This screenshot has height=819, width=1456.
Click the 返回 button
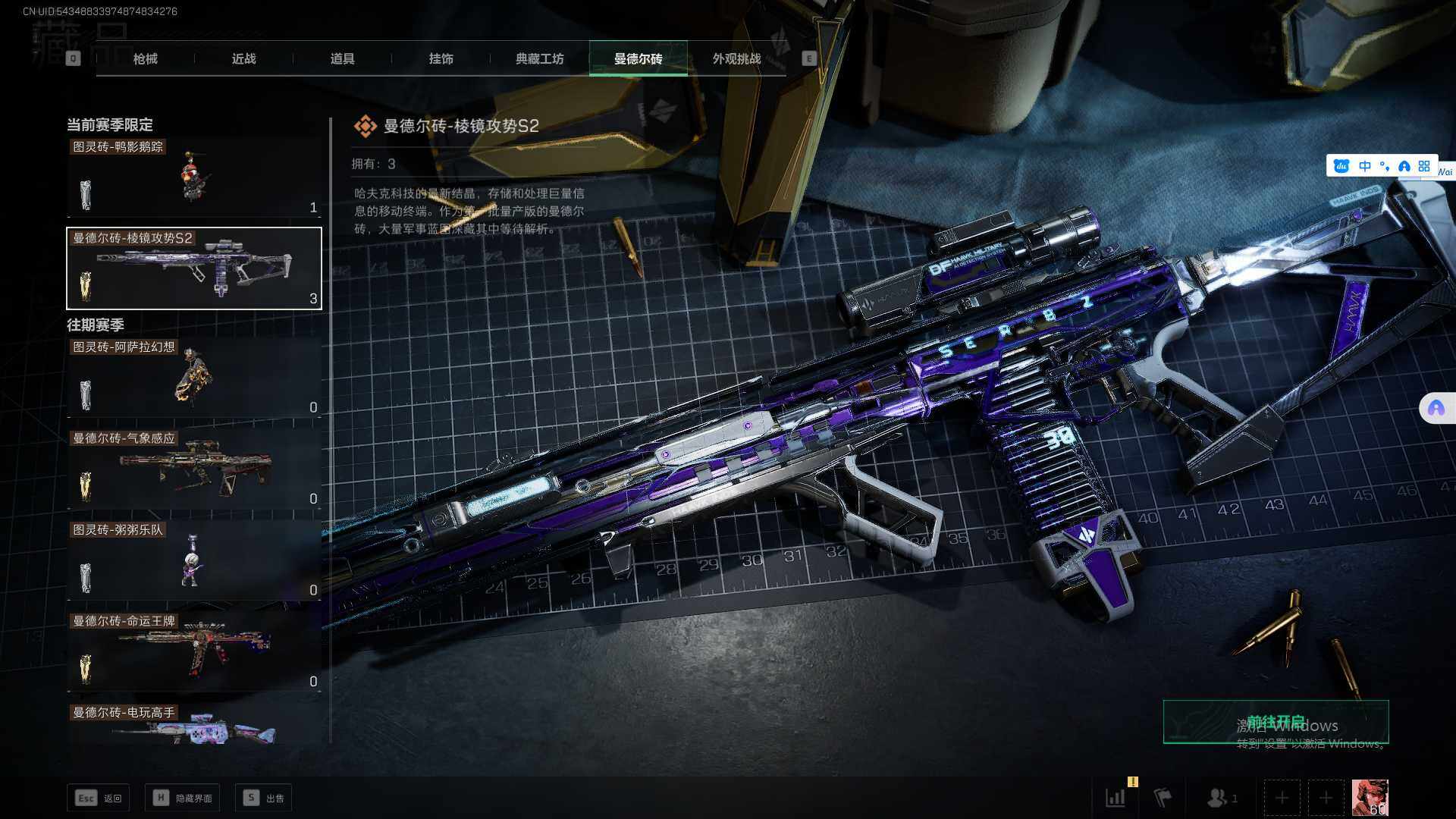pos(99,798)
